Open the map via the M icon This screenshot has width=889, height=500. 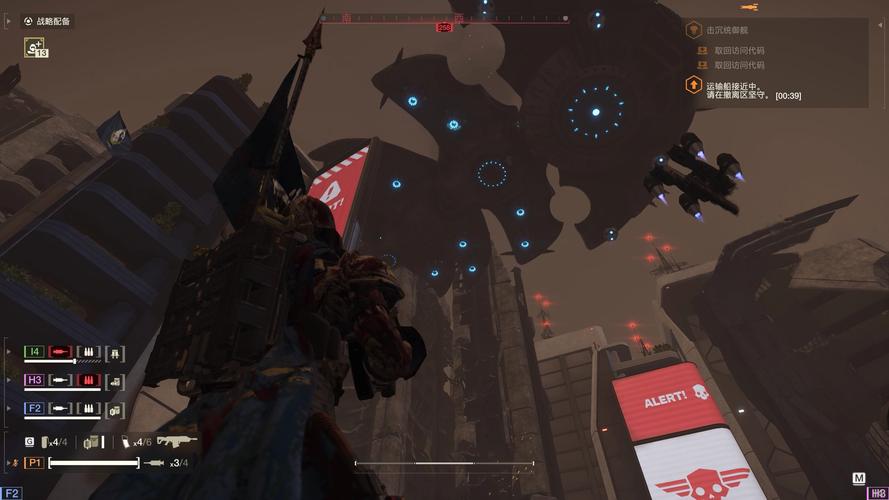(858, 479)
